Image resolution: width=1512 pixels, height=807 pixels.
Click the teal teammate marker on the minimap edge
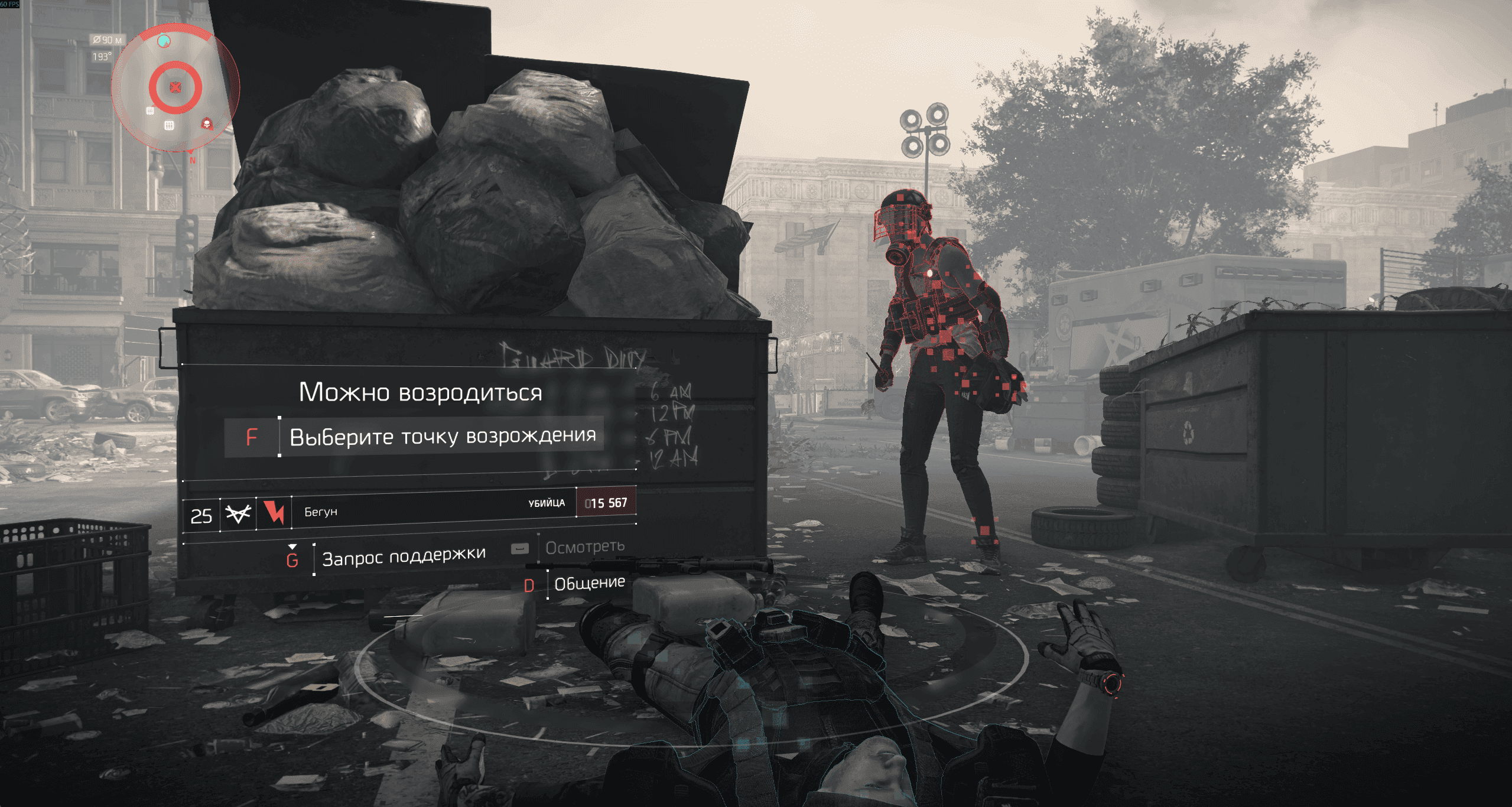[164, 41]
